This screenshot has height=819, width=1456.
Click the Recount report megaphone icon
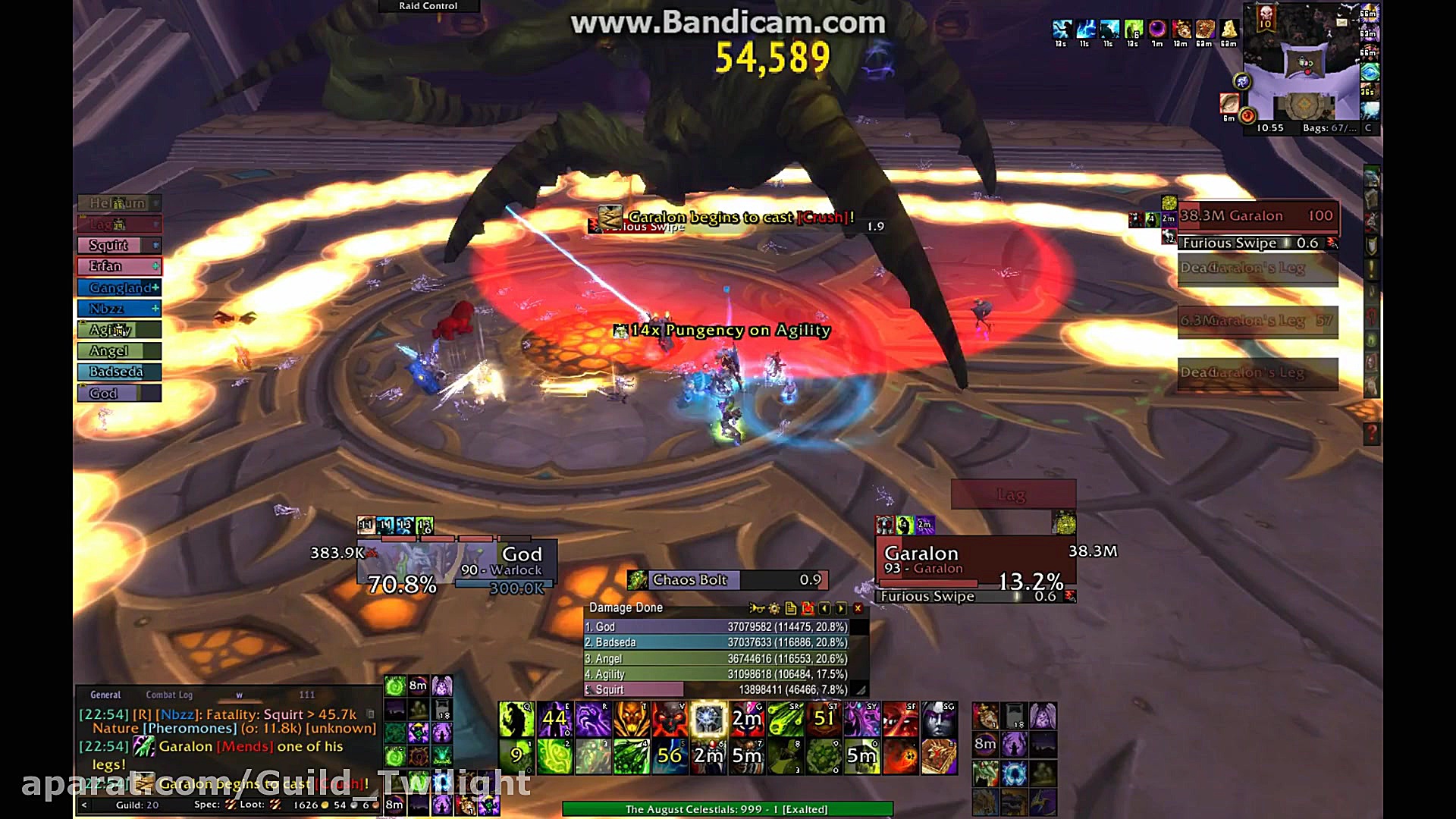pos(756,608)
